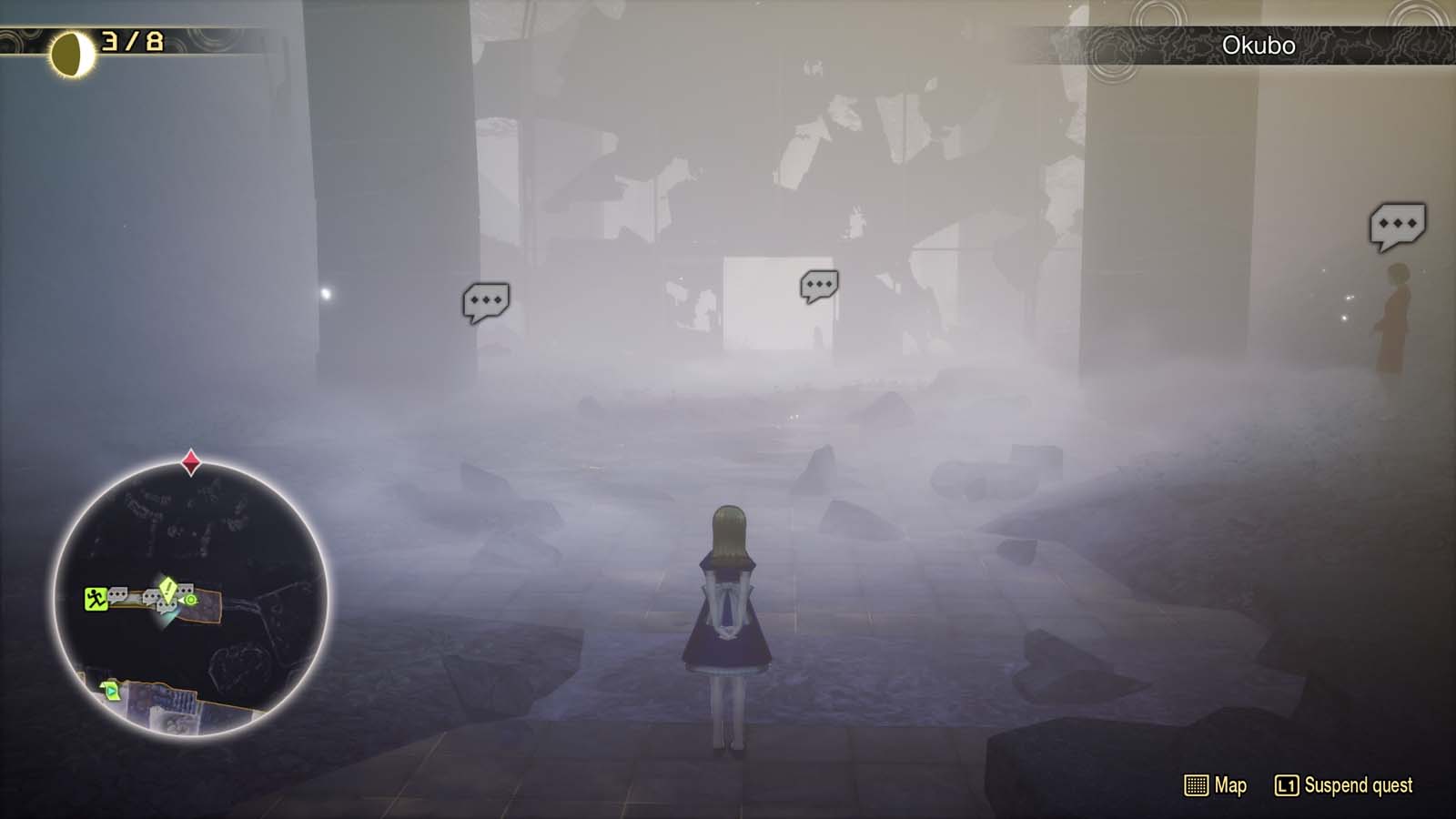Image resolution: width=1456 pixels, height=819 pixels.
Task: Click the red north diamond atop the minimap
Action: tap(190, 460)
